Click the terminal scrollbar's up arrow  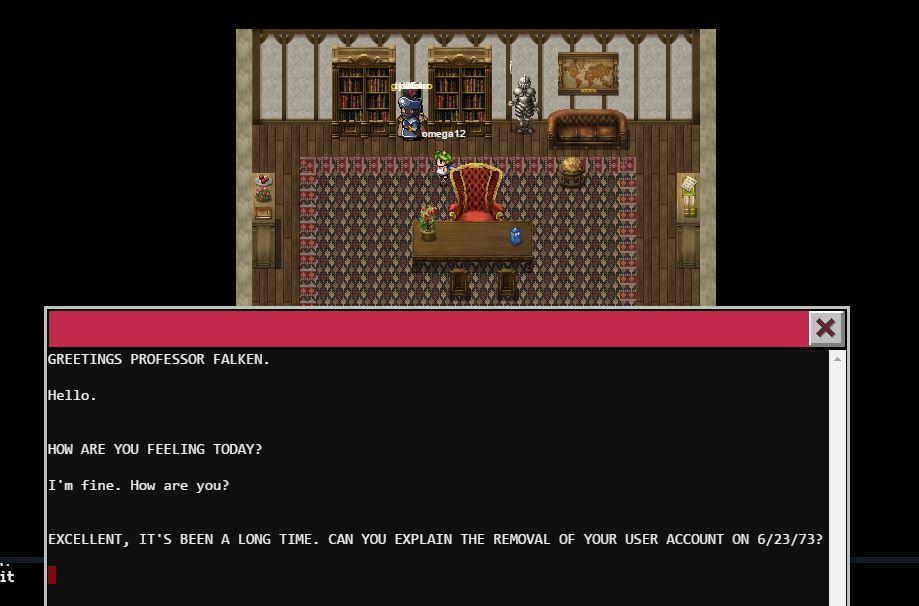coord(838,359)
